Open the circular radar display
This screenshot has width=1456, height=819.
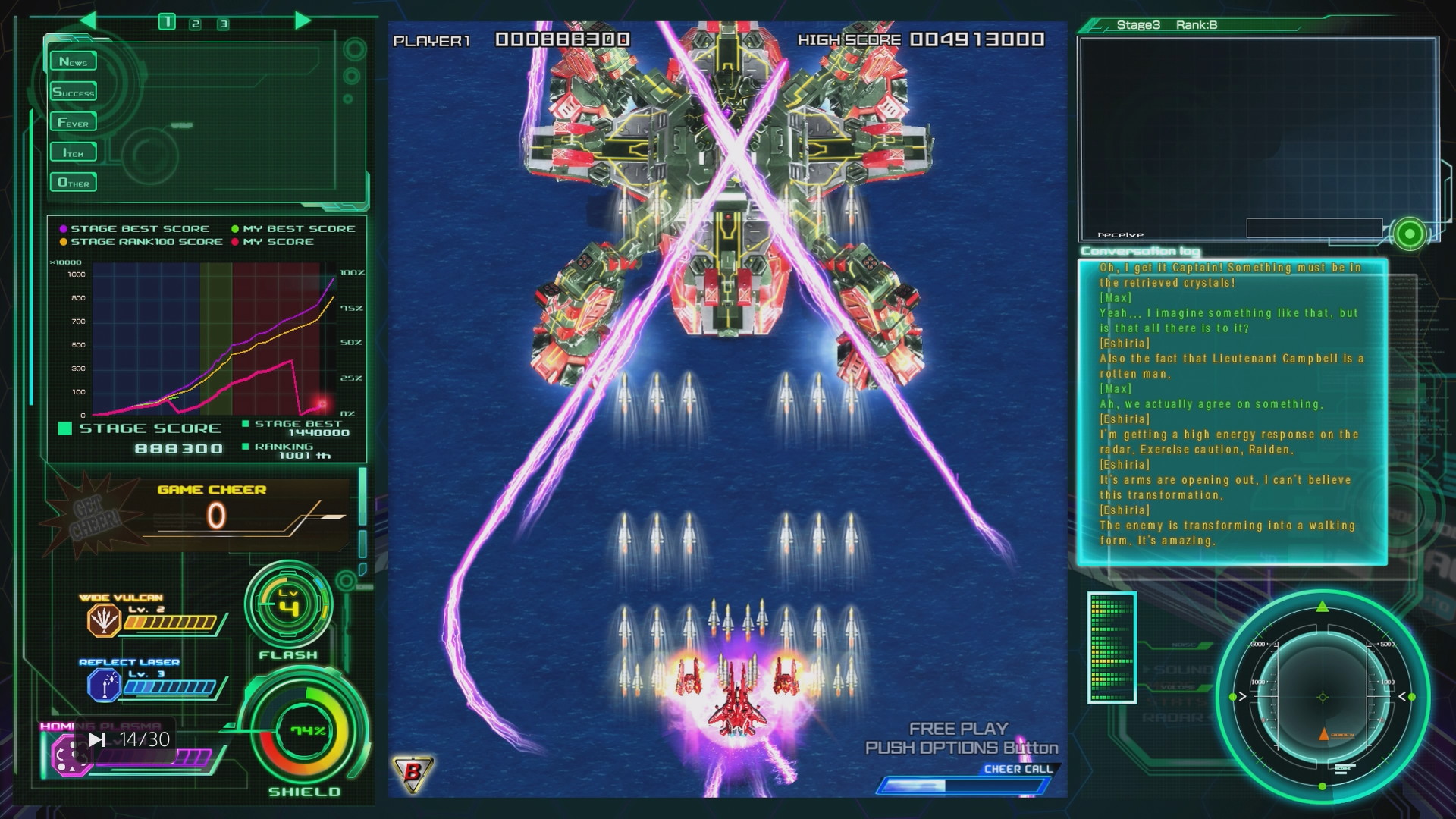(1323, 697)
